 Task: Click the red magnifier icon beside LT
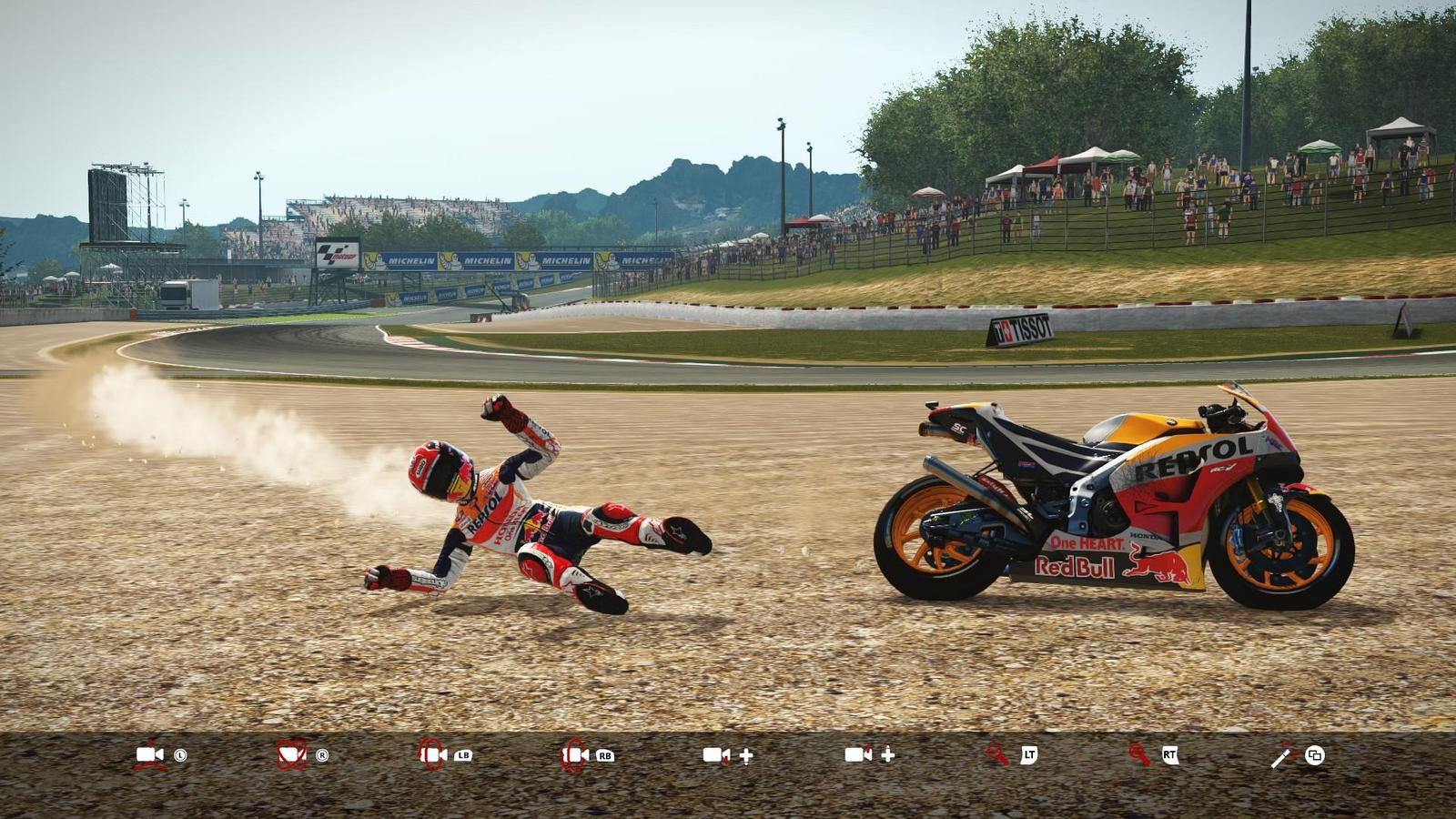pyautogui.click(x=998, y=754)
